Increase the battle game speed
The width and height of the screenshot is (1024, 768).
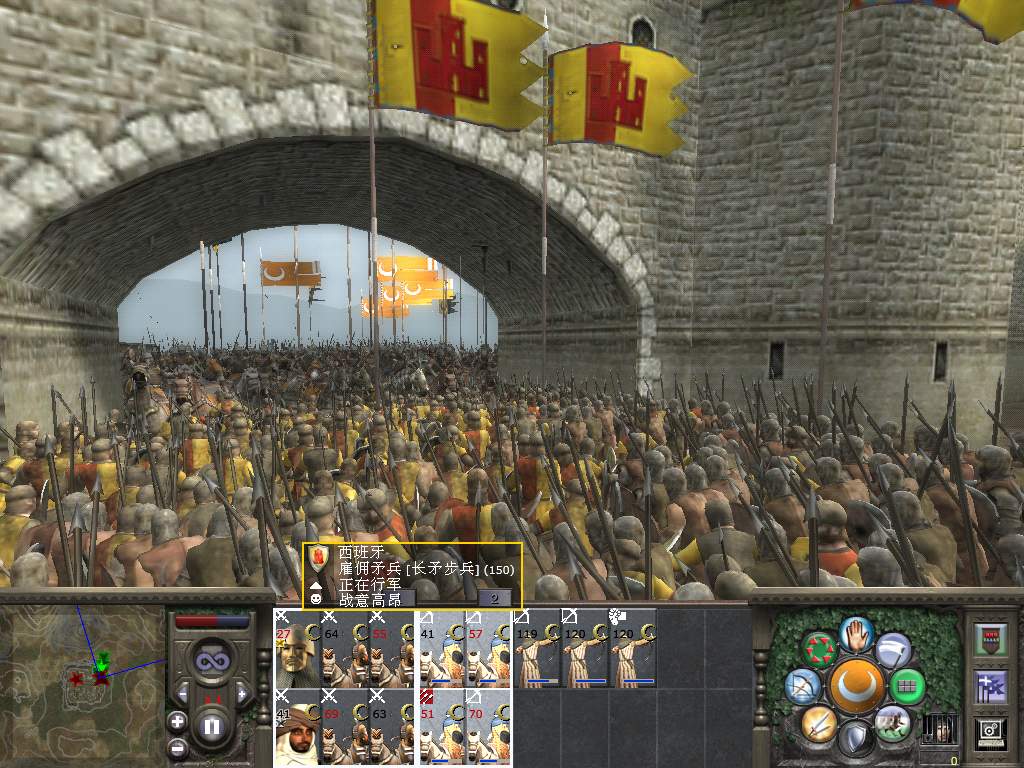(241, 694)
